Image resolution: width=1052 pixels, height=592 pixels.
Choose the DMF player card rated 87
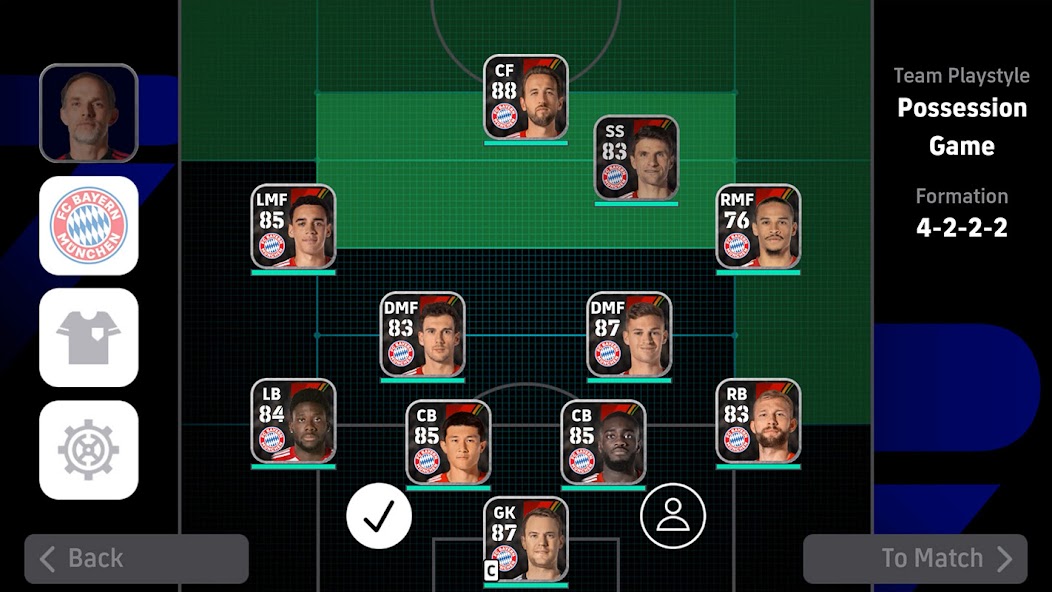[629, 334]
